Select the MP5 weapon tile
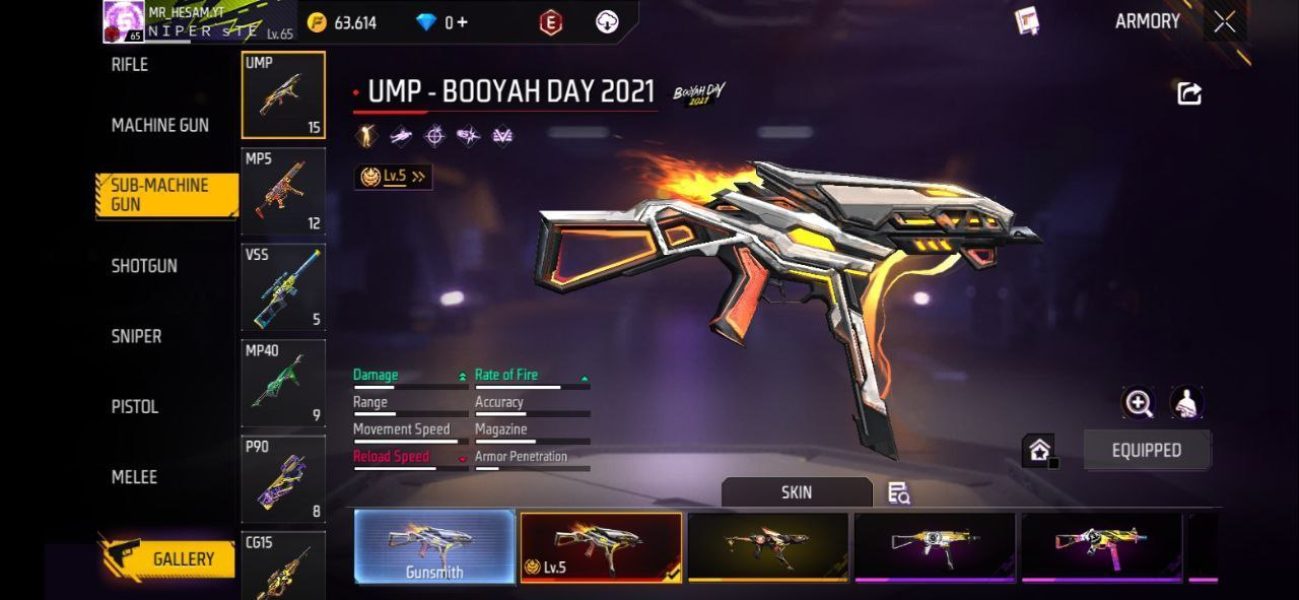 click(x=283, y=191)
